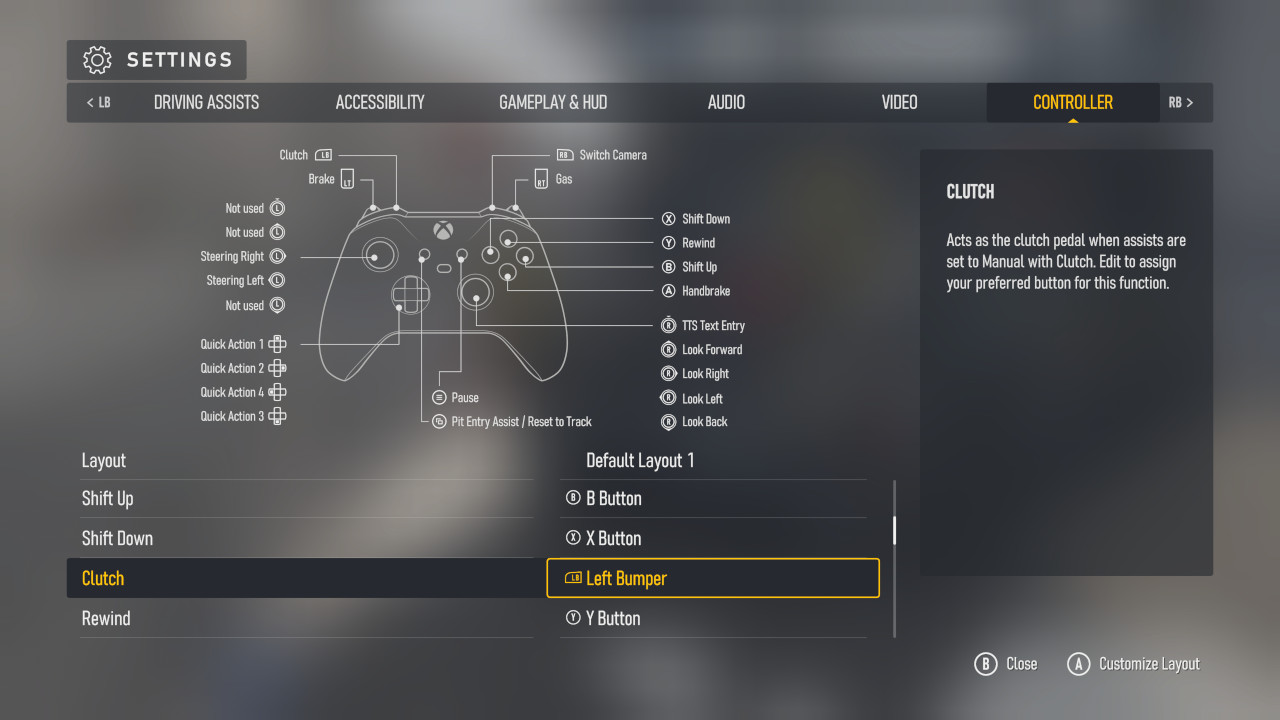Open the Accessibility settings tab
The height and width of the screenshot is (720, 1280).
[380, 102]
